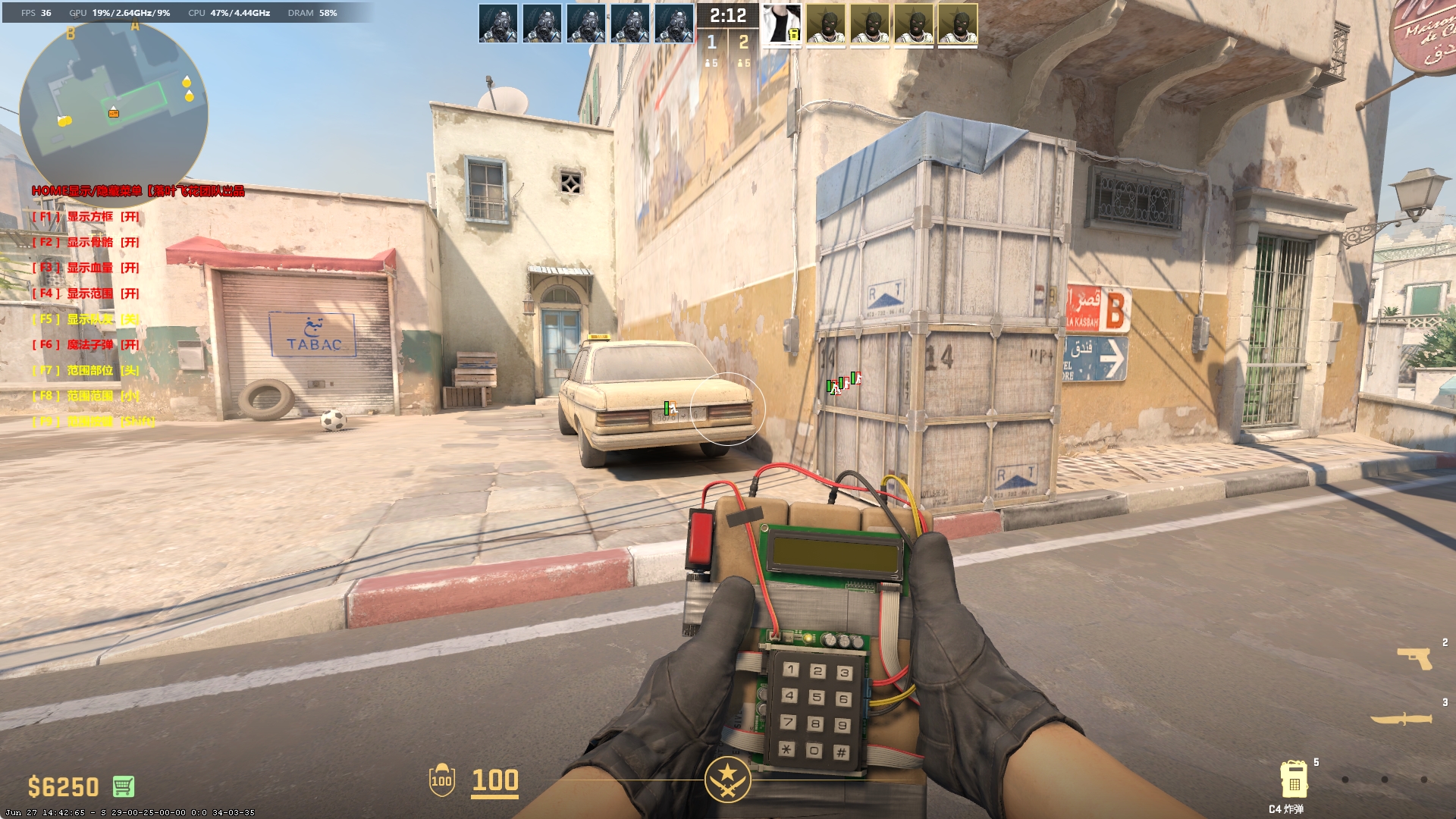The height and width of the screenshot is (819, 1456).
Task: Select the pistol weapon slot
Action: (x=1414, y=658)
